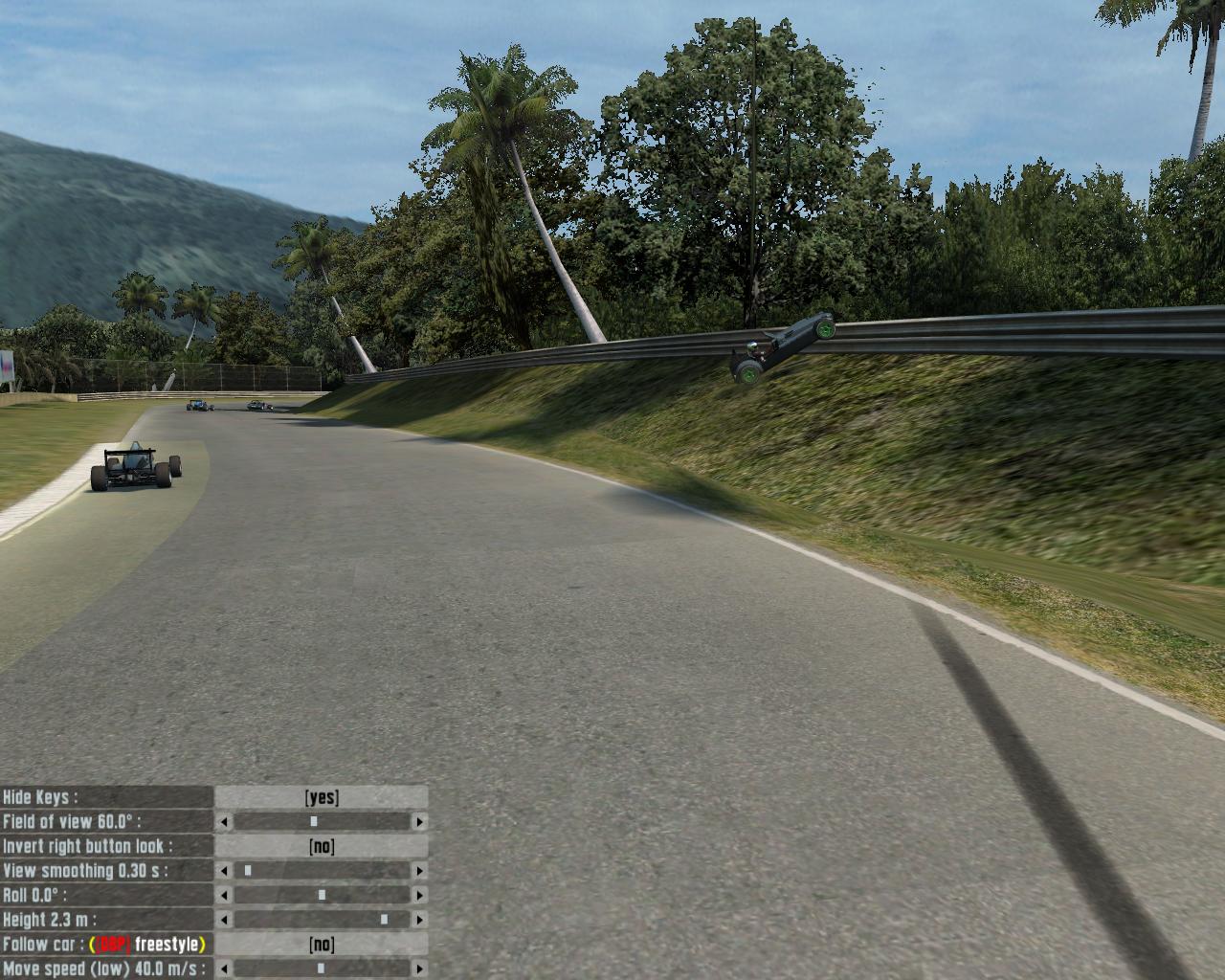The width and height of the screenshot is (1225, 980).
Task: Increase Field of view with right arrow
Action: point(419,822)
